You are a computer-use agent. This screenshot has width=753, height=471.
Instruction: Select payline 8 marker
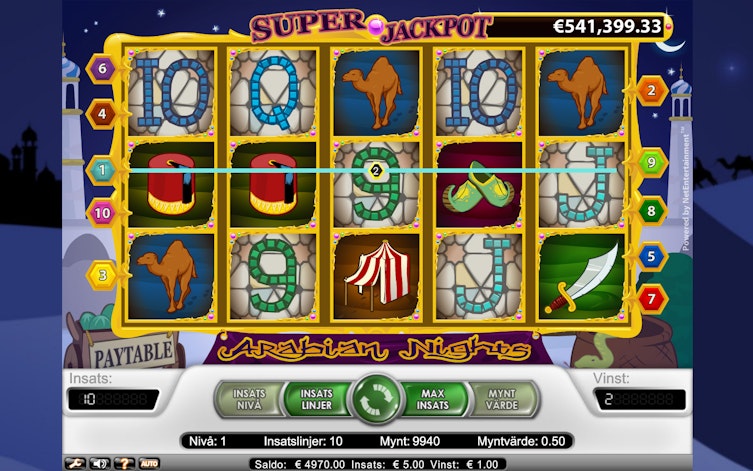tap(652, 210)
